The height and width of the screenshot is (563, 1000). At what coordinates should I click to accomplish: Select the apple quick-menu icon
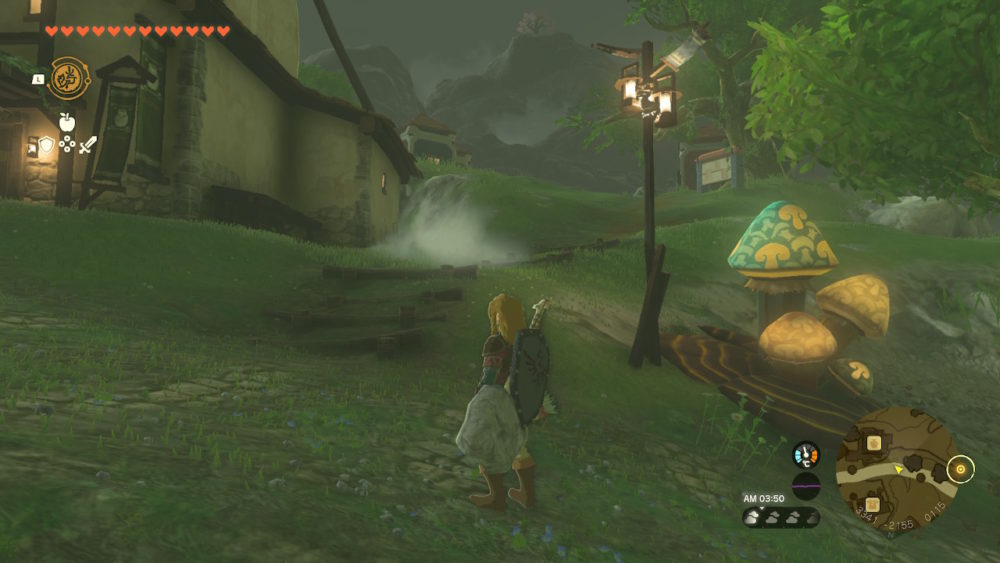[67, 122]
